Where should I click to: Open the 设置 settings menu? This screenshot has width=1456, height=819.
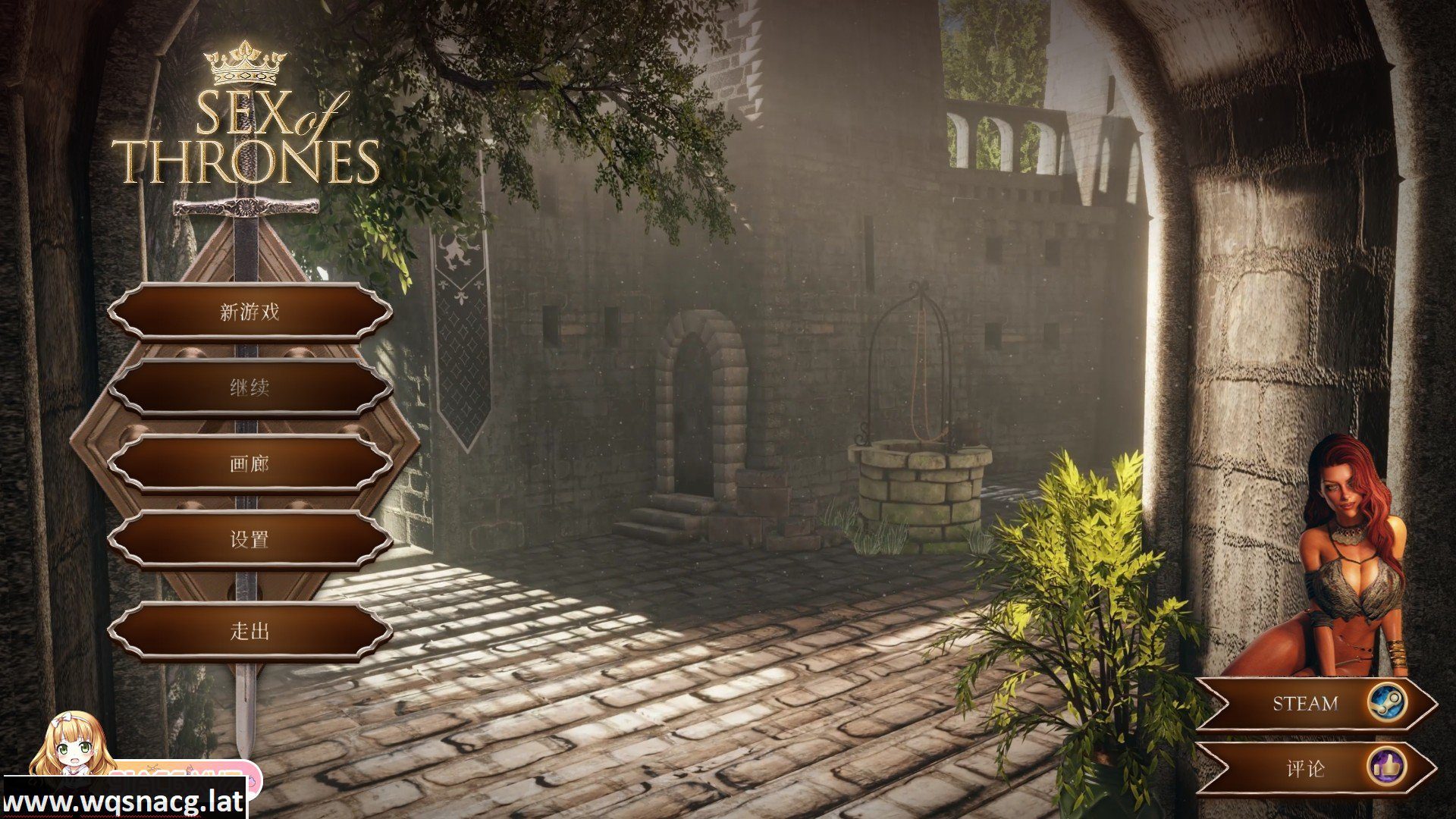point(249,539)
